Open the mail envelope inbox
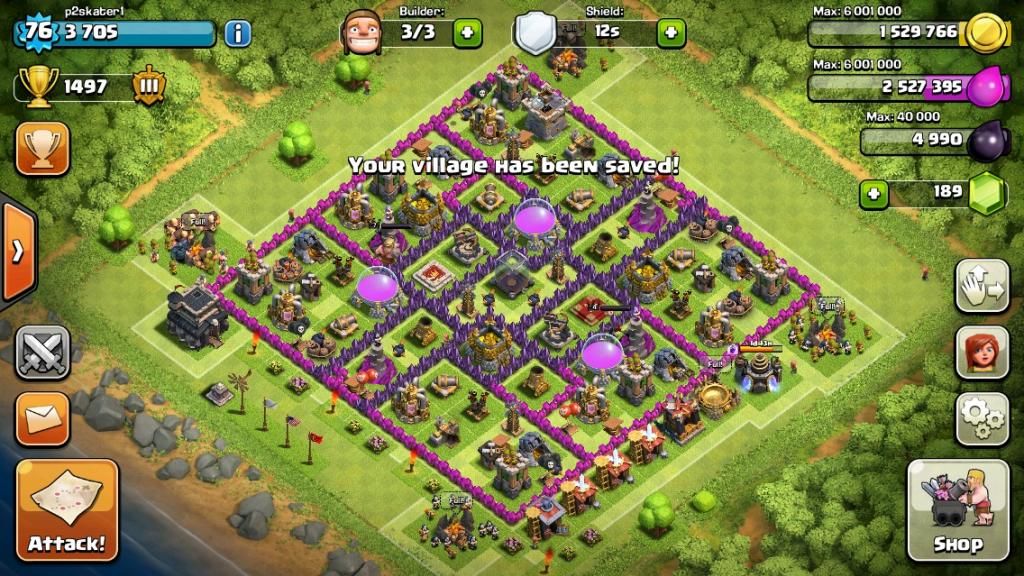The image size is (1024, 576). click(42, 418)
